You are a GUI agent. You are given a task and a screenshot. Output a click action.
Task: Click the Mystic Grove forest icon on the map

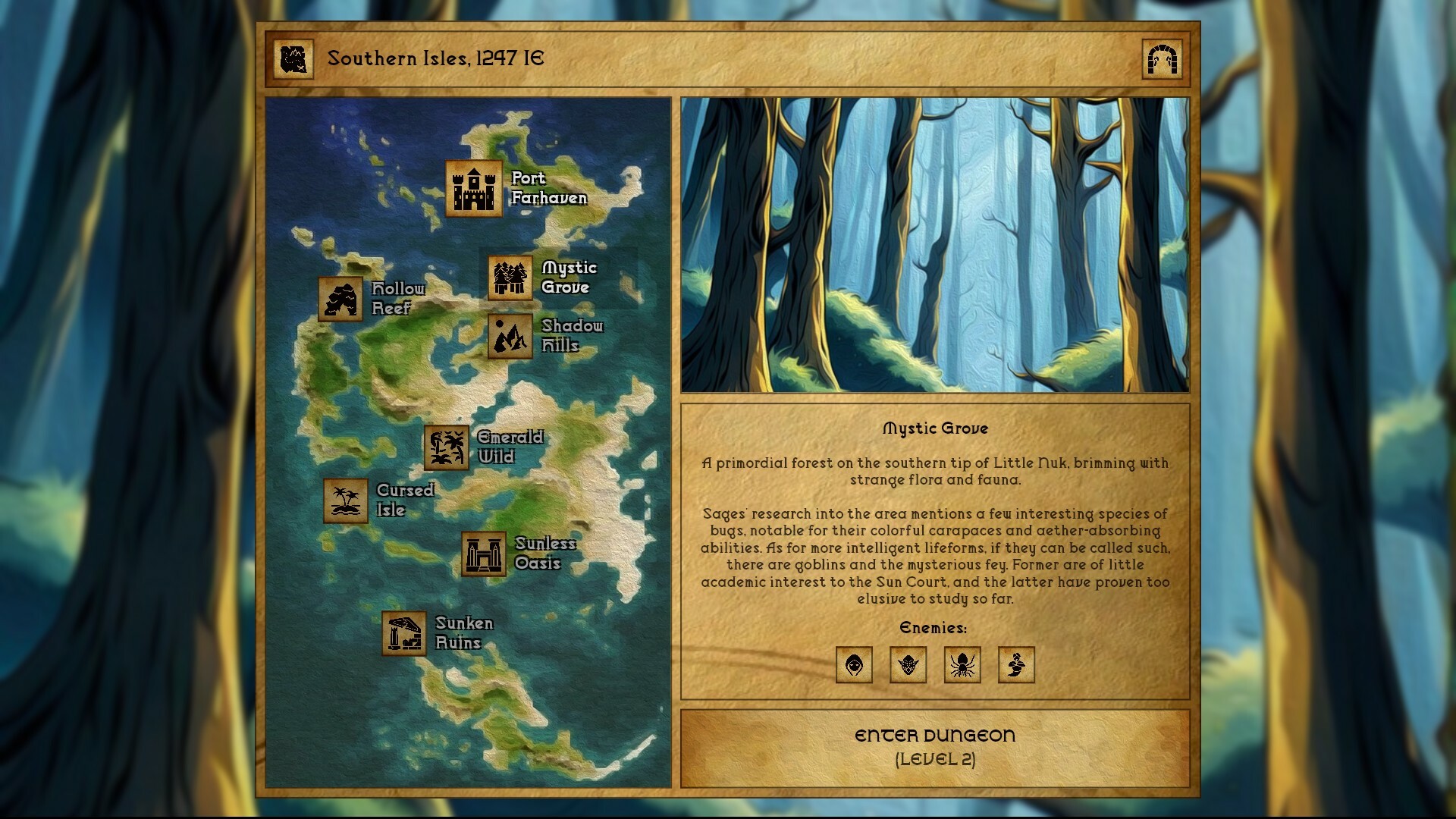pos(509,278)
